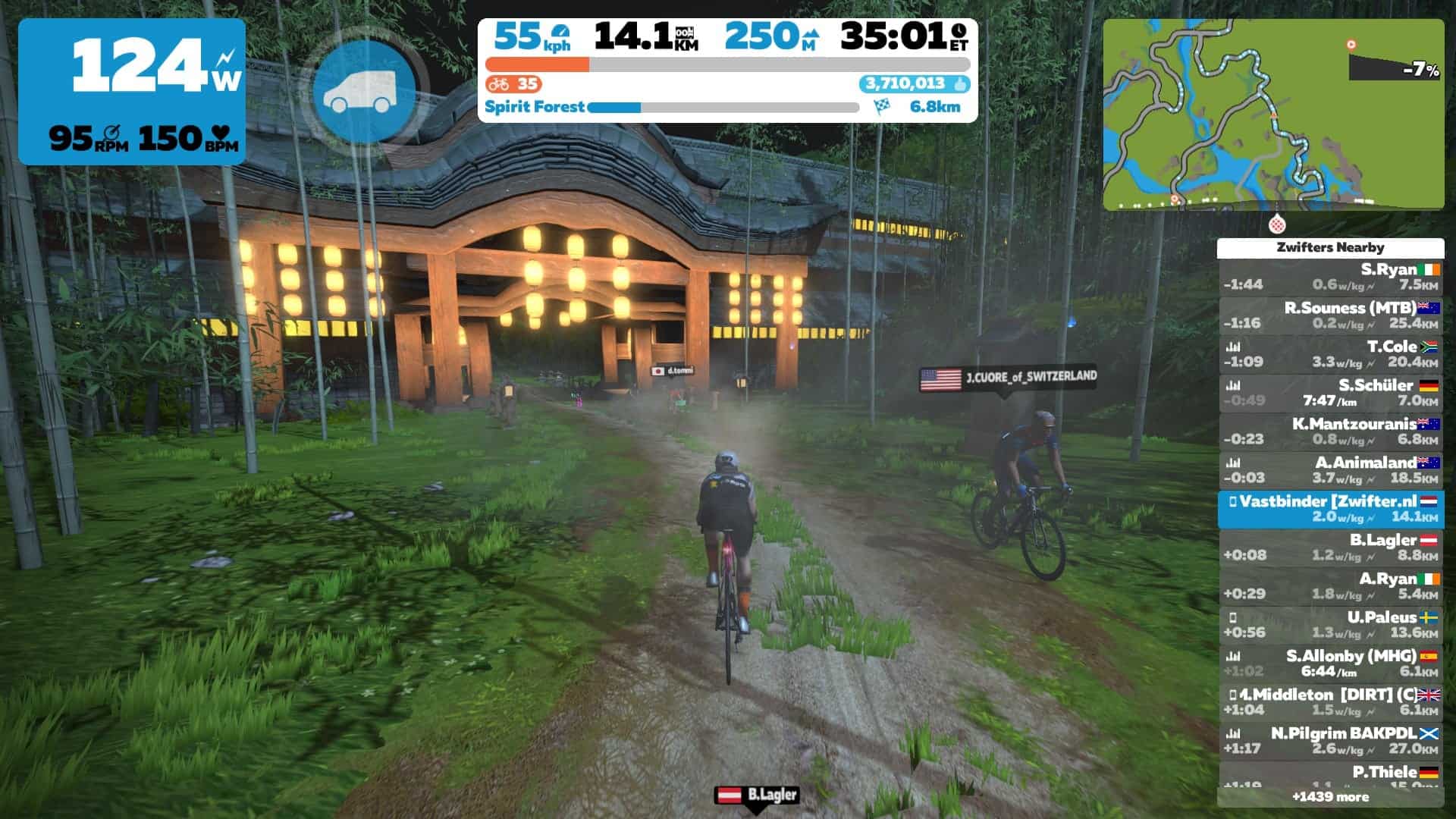Select R.Souness (MTB) rider row

click(1330, 315)
